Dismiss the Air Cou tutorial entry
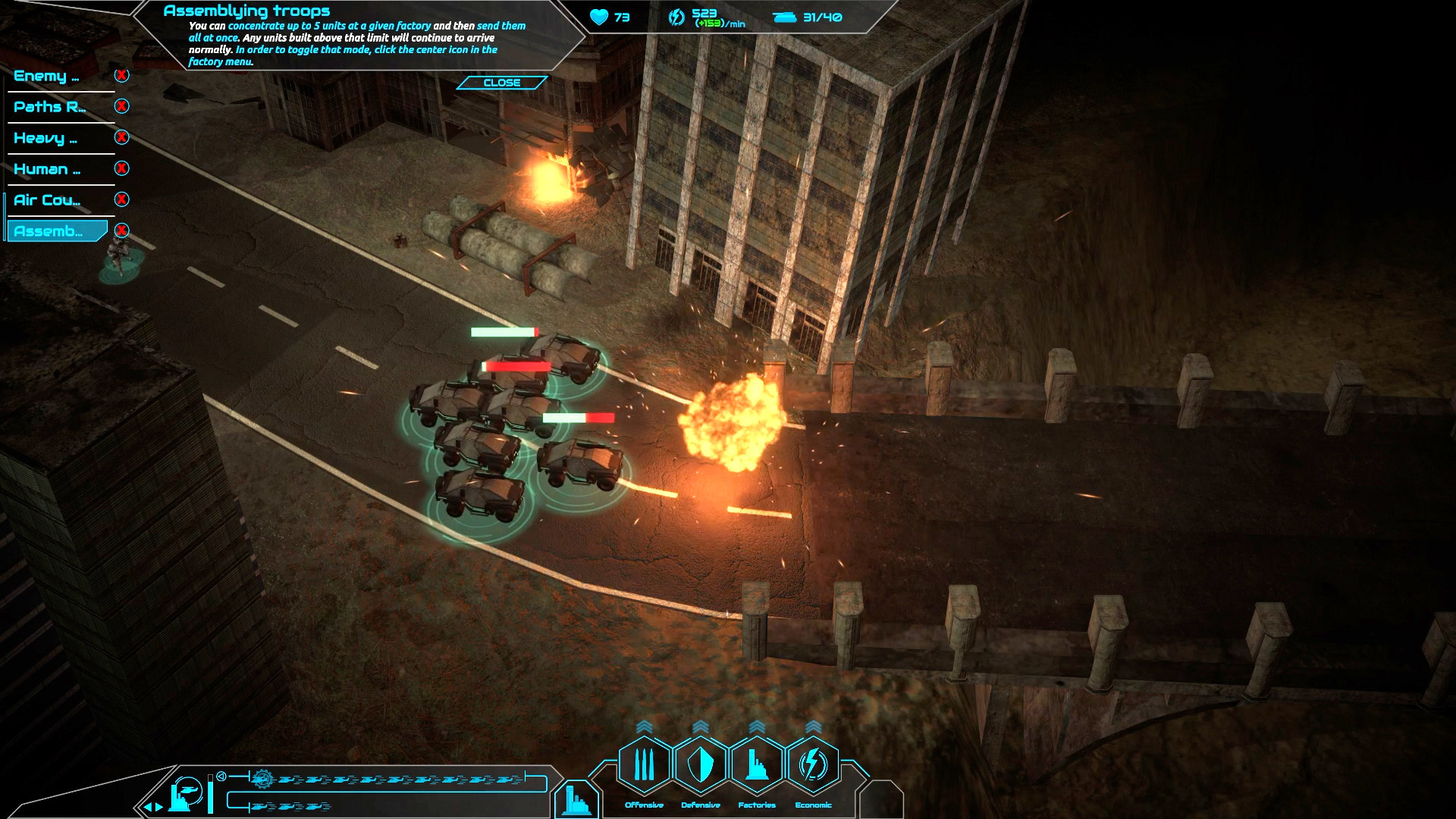 pyautogui.click(x=120, y=200)
